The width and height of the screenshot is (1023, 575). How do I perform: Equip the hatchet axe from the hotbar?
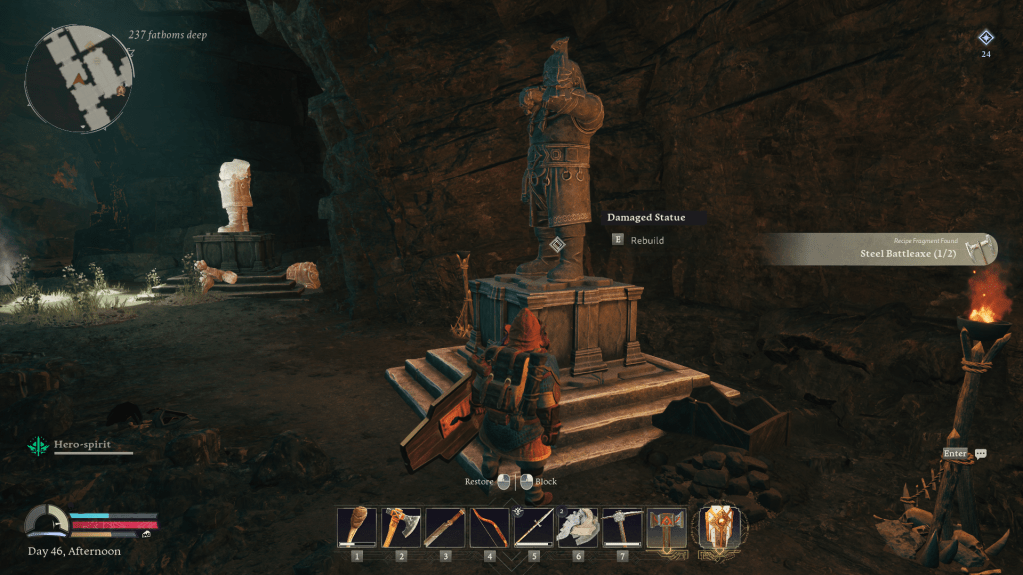(401, 527)
